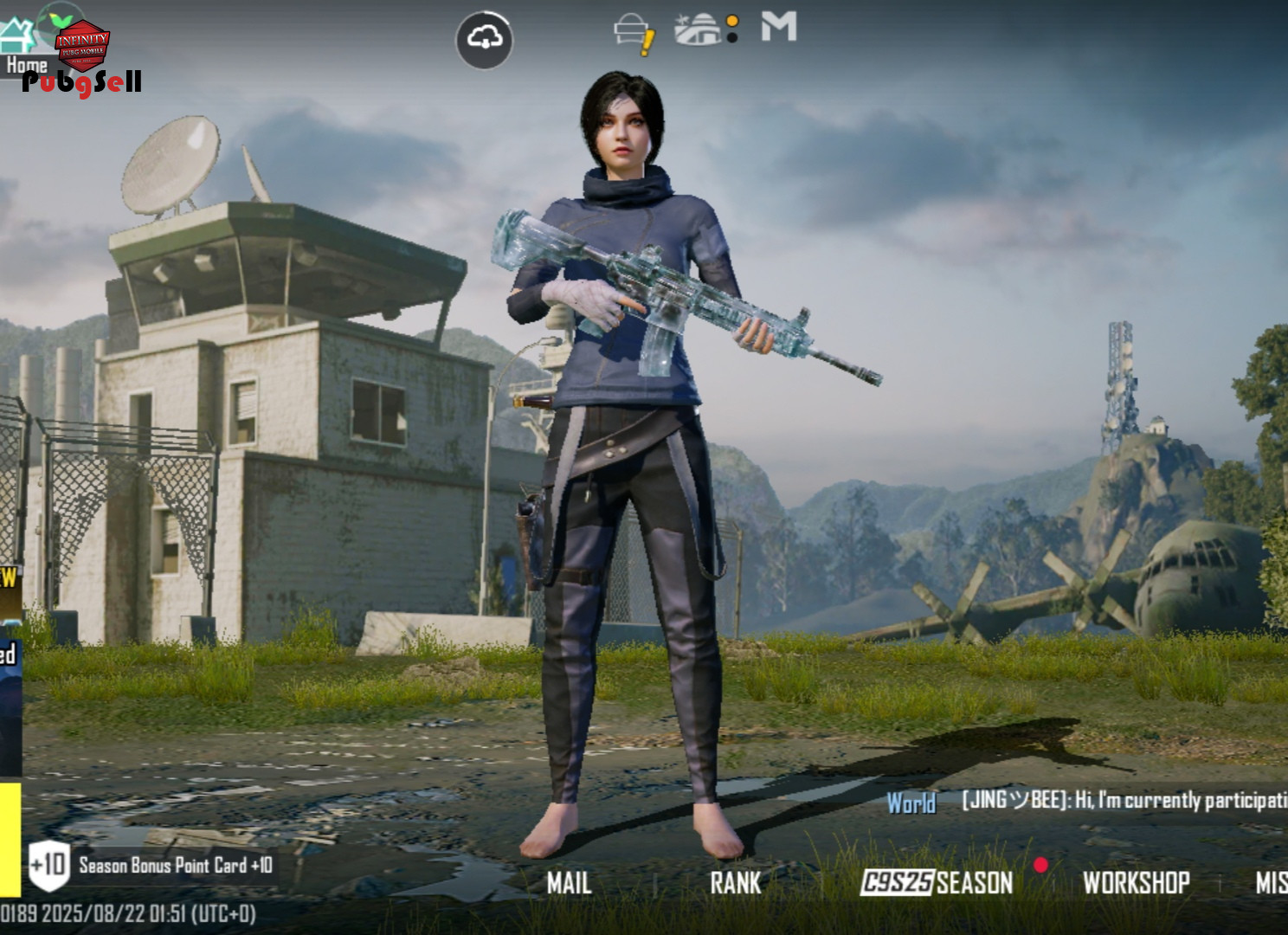Select the Season Bonus Point Card +10

click(x=151, y=865)
